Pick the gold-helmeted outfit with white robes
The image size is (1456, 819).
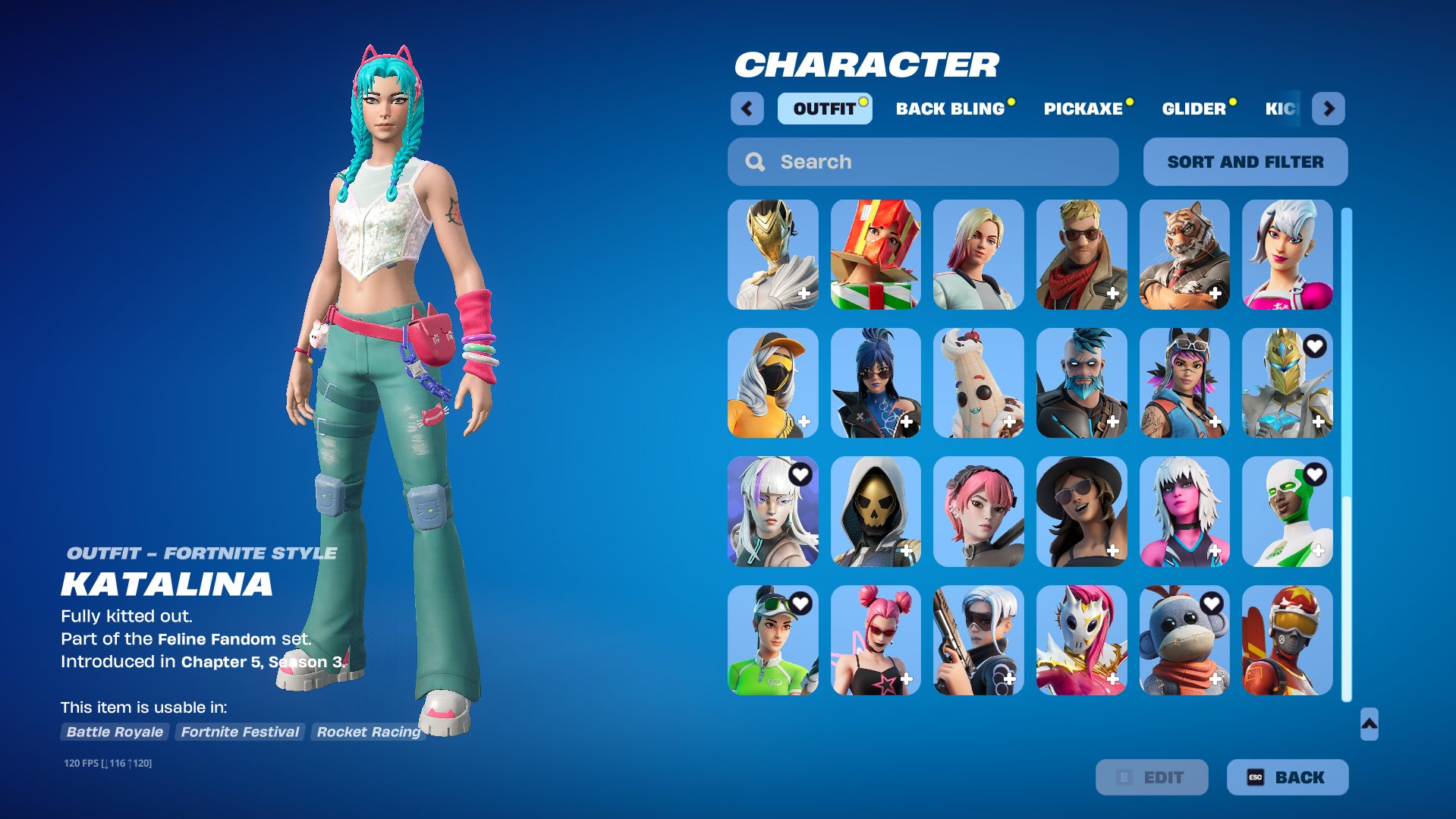coord(772,255)
